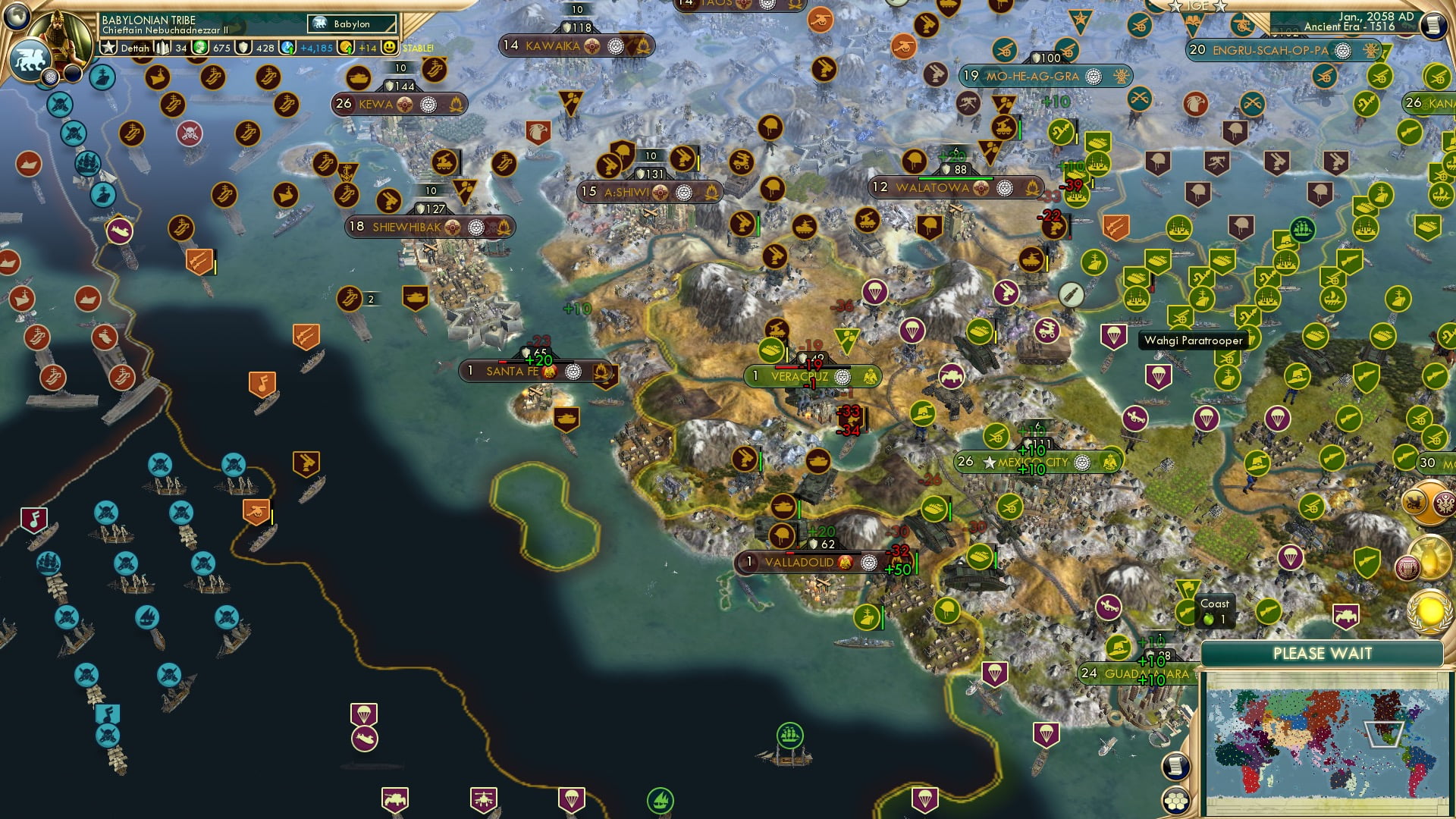Toggle the left star beside the IGE label
1456x819 pixels.
point(1175,6)
